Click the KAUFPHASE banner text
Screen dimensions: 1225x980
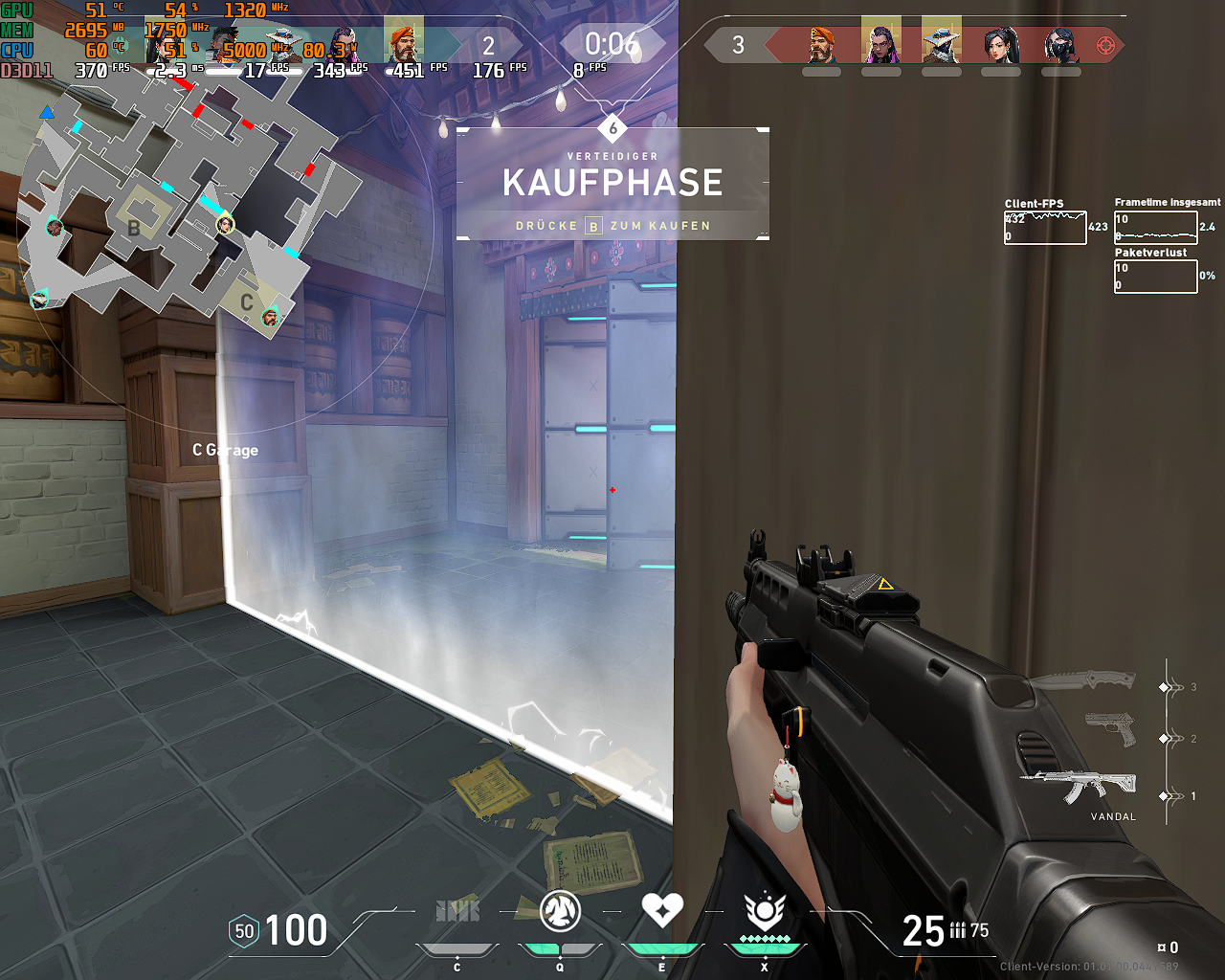[x=612, y=183]
